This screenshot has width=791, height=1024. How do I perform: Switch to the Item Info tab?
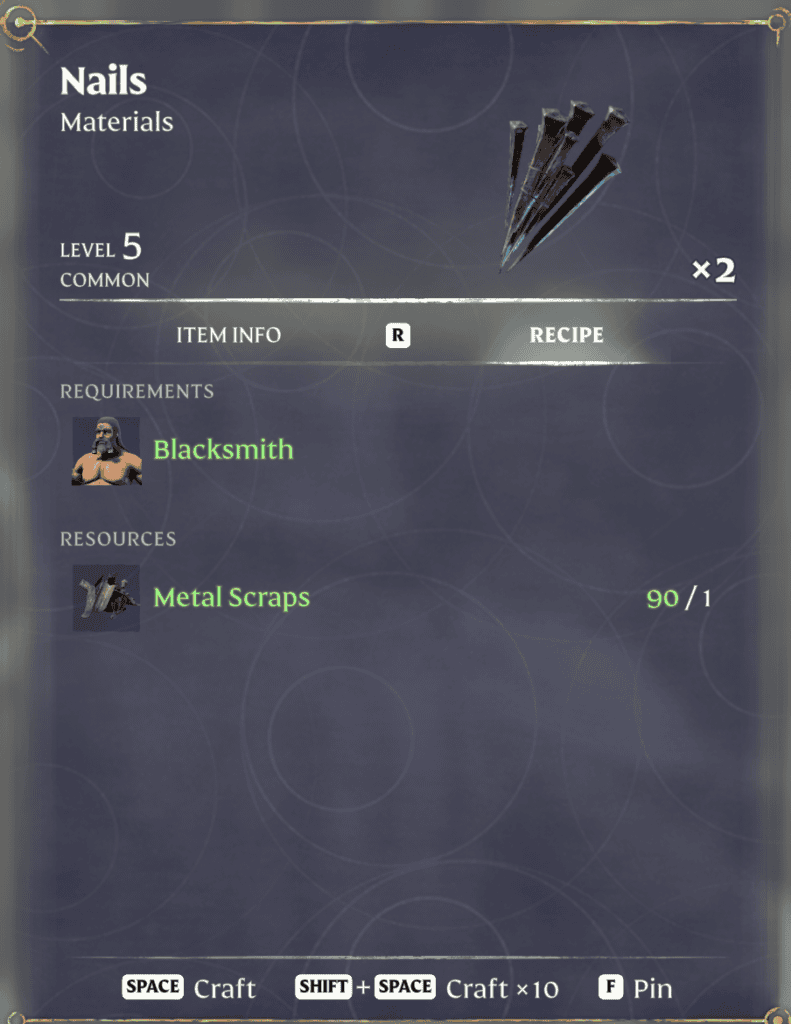click(228, 336)
